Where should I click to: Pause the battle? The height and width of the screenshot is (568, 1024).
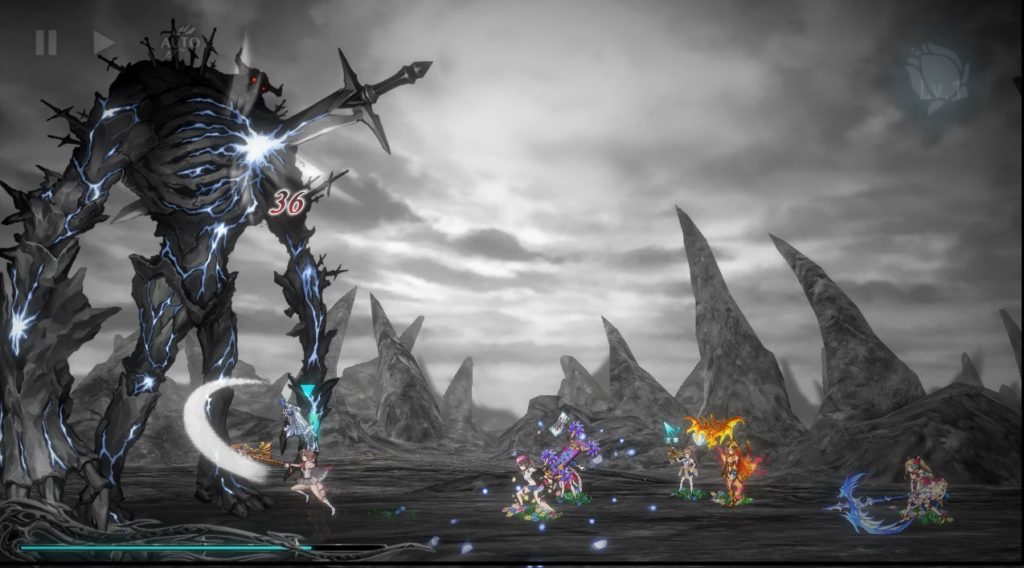click(x=46, y=42)
